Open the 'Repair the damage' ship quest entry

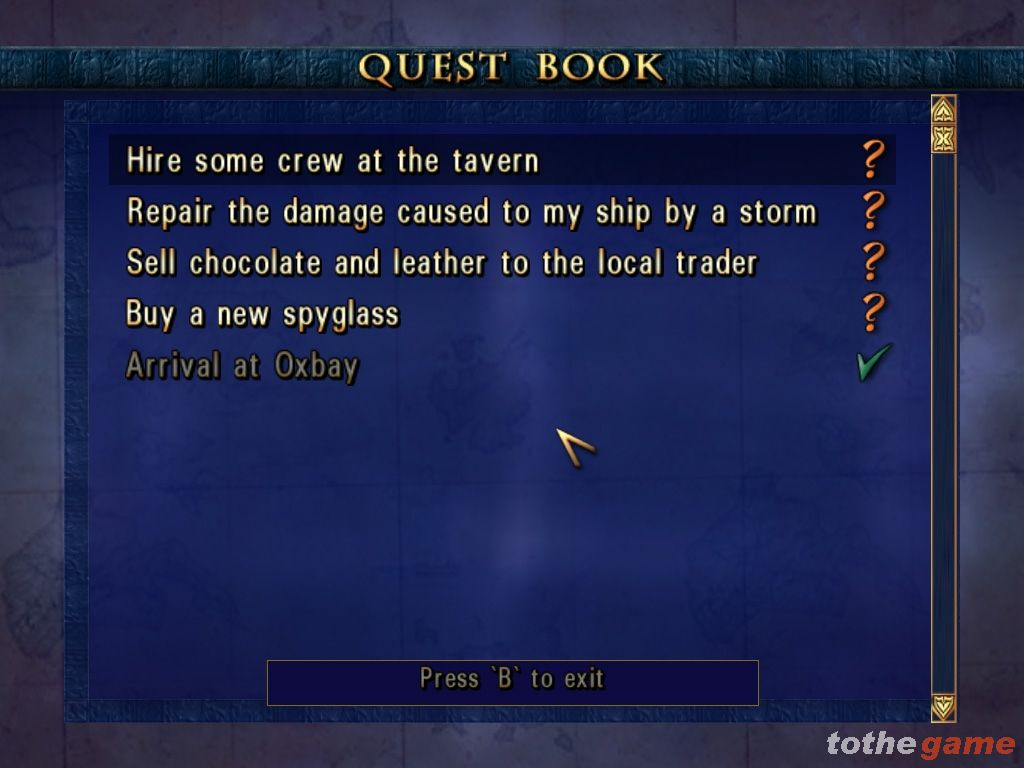(x=471, y=212)
